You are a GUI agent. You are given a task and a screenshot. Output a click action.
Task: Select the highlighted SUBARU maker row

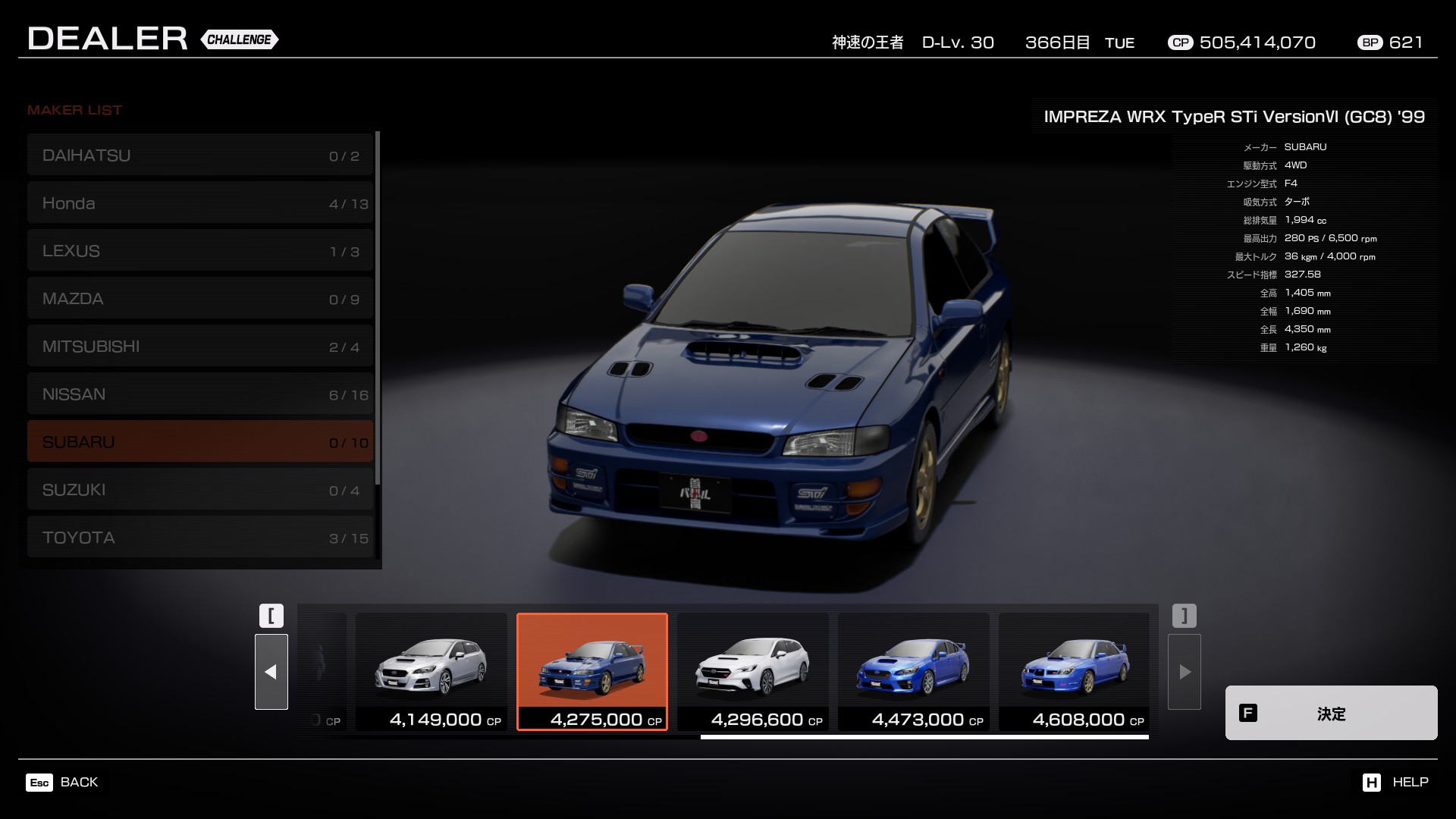pos(200,442)
